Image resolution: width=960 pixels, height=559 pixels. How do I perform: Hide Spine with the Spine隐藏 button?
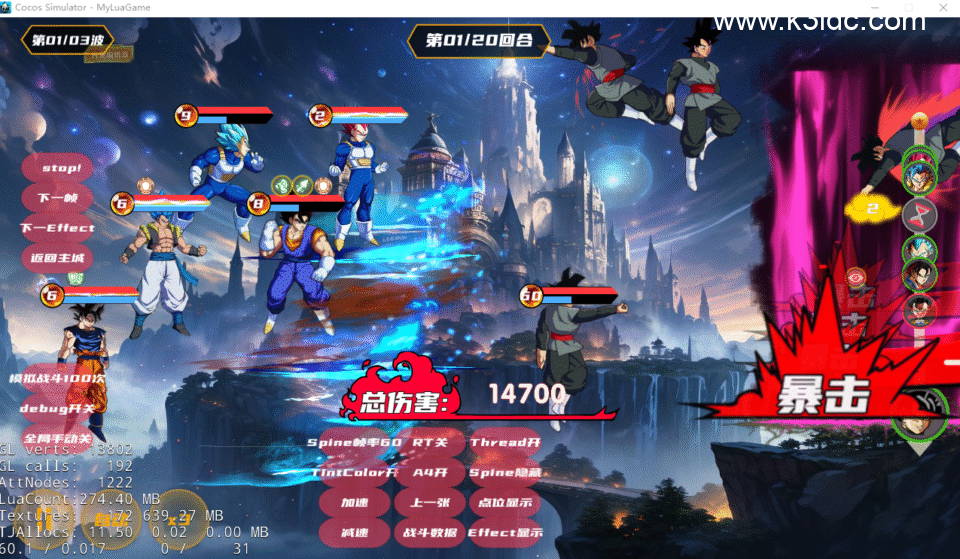505,472
